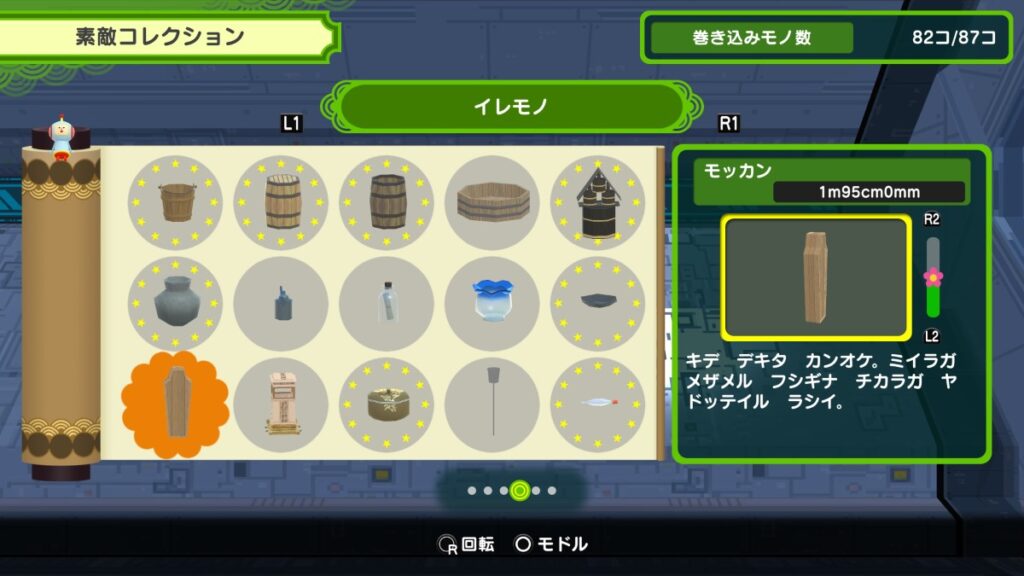Pick the beige wooden post box

pos(281,405)
